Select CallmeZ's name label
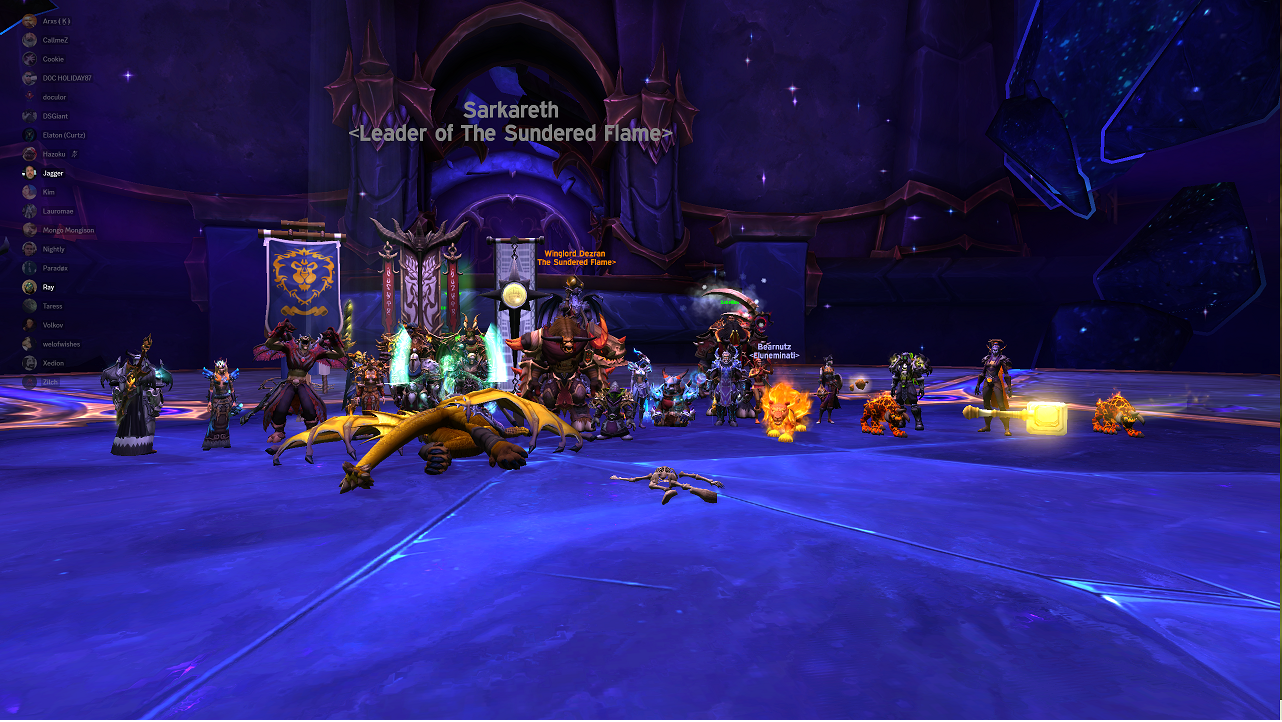This screenshot has width=1282, height=722. click(x=55, y=39)
